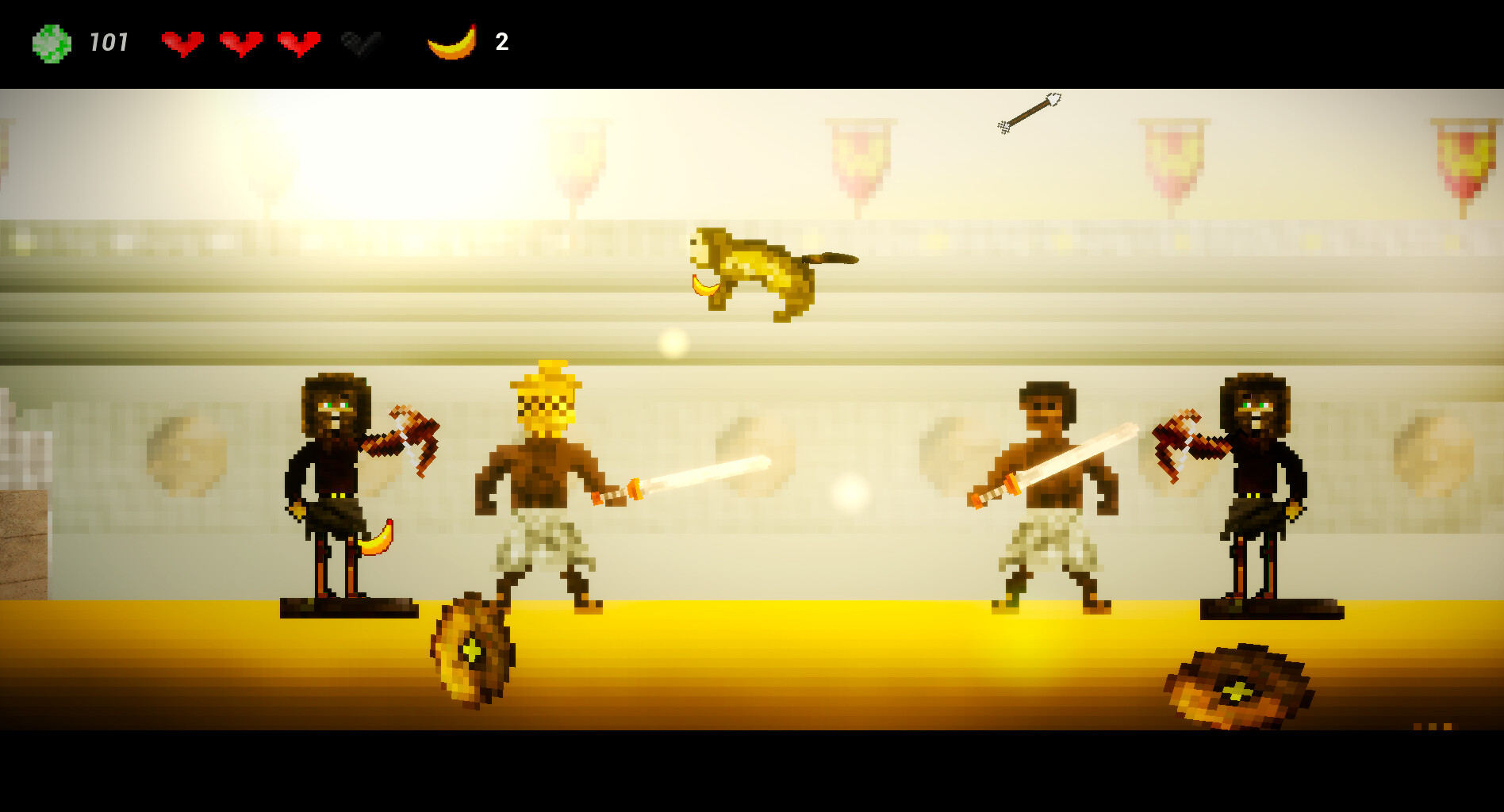The image size is (1504, 812).
Task: Toggle the depleted gray heart slot
Action: pos(359,43)
